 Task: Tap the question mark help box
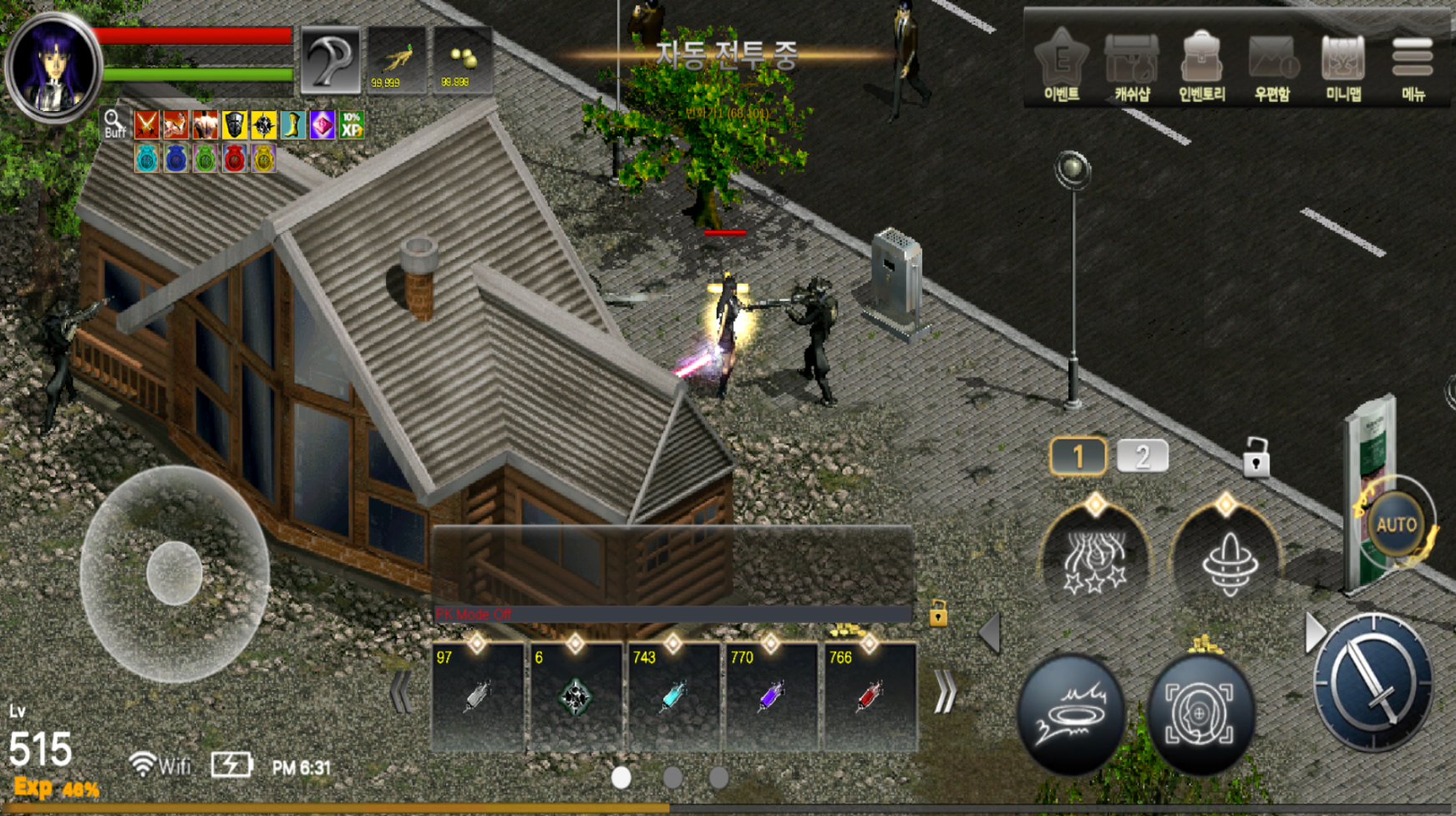click(x=331, y=60)
